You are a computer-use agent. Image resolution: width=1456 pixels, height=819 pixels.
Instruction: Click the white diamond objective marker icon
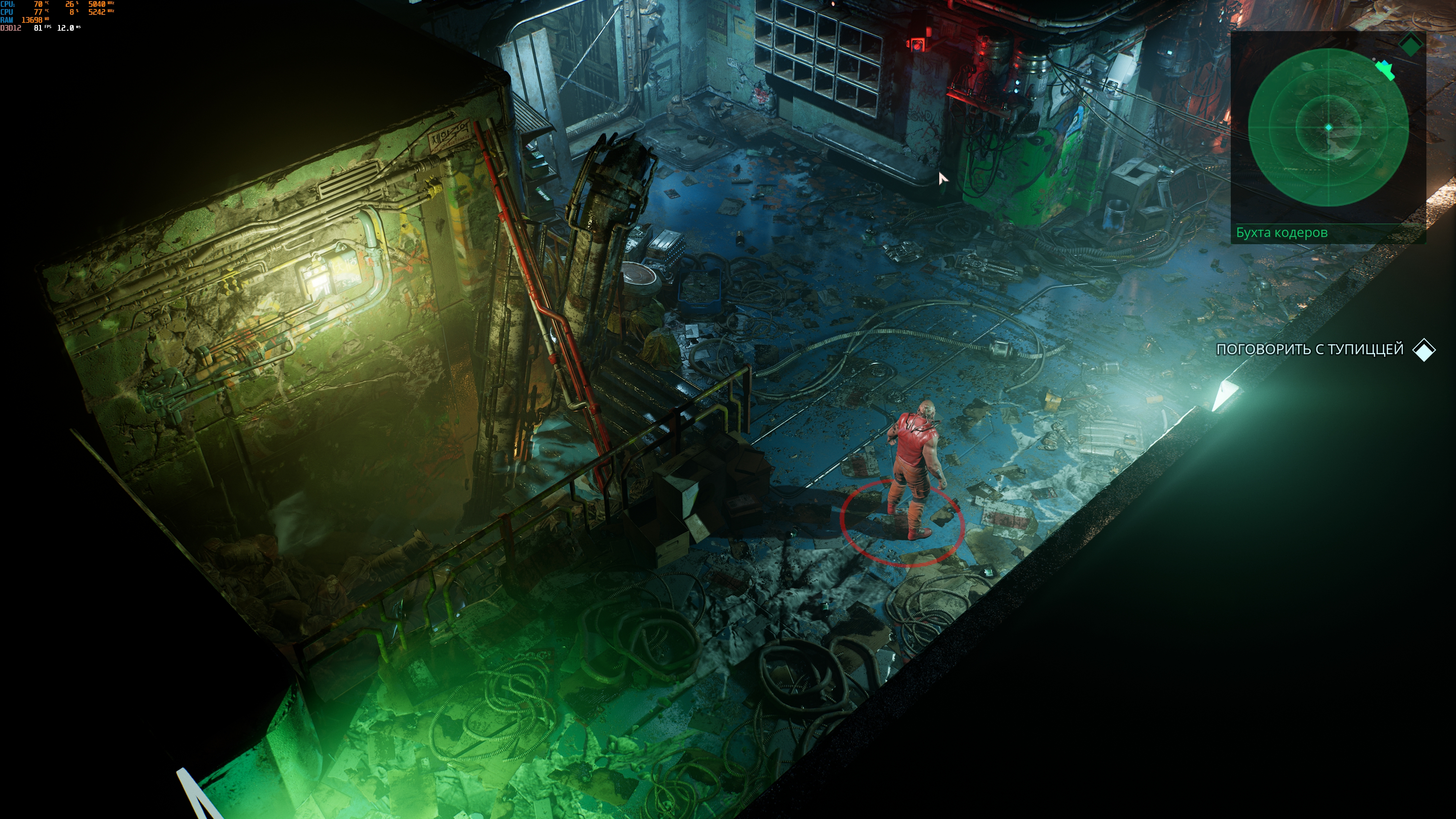(x=1424, y=350)
